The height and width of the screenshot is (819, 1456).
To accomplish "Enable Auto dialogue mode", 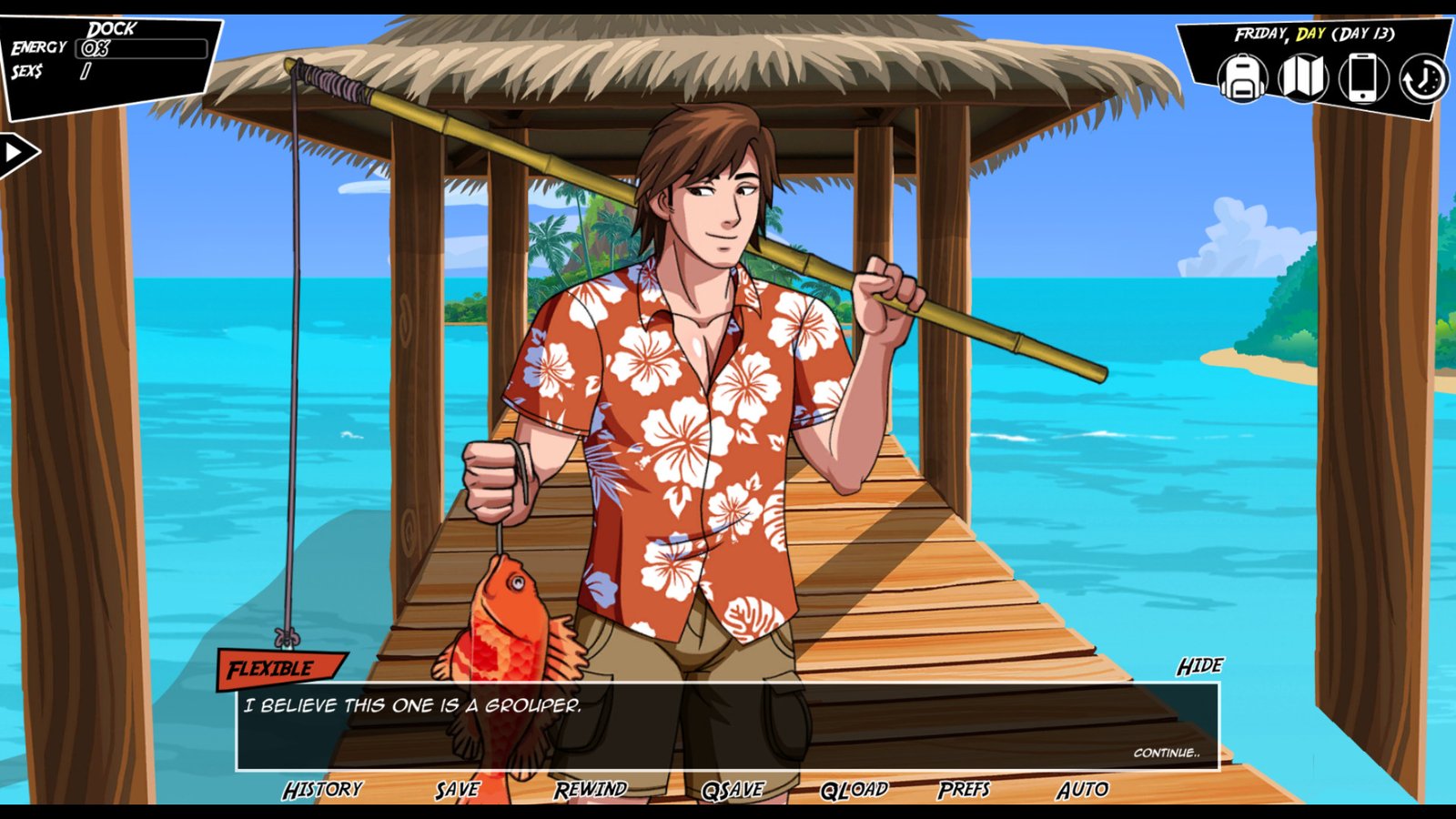I will click(1083, 790).
